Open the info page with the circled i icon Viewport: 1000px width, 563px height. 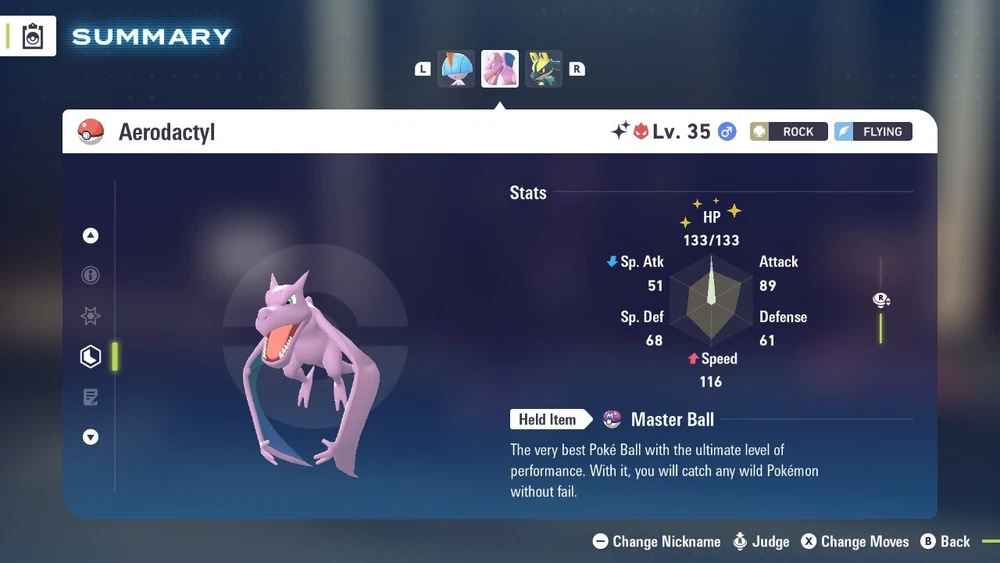coord(91,276)
